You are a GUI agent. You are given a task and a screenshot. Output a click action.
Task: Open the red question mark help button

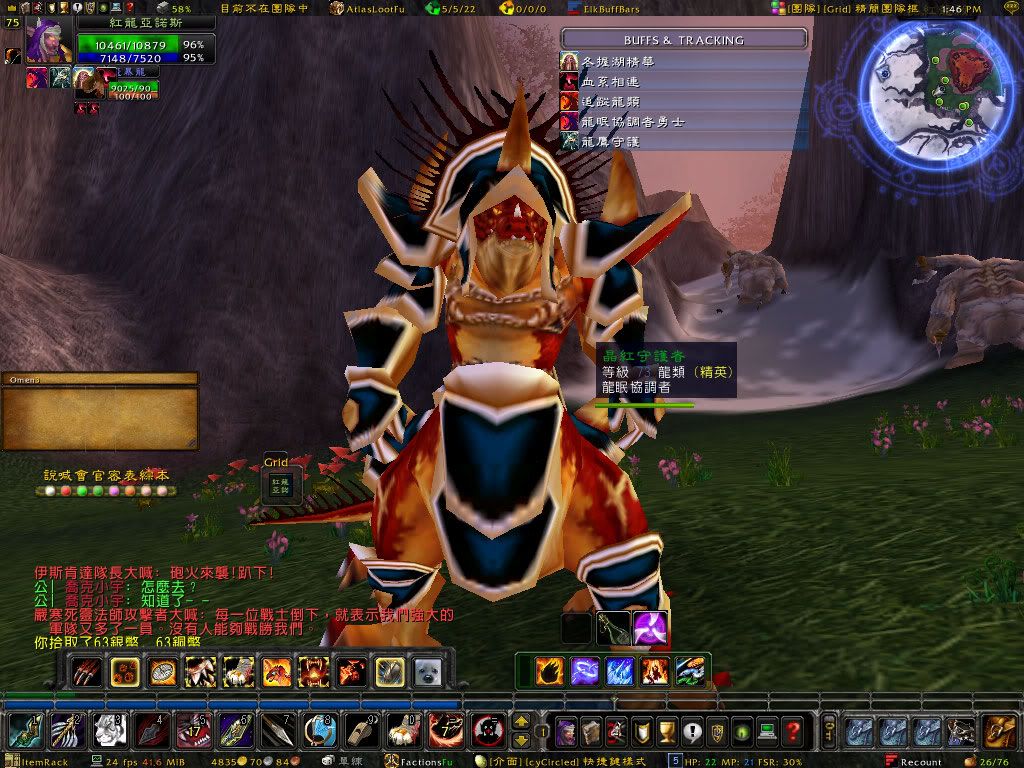[x=793, y=732]
